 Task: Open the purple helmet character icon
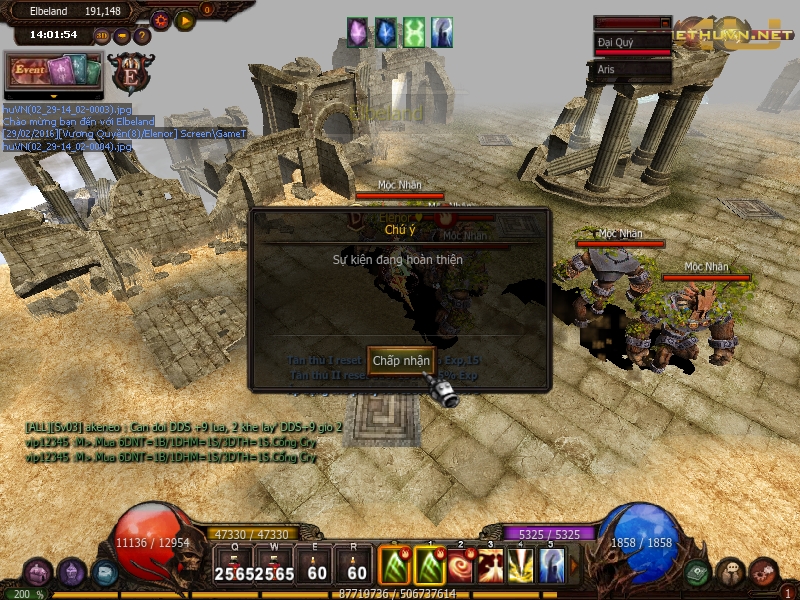tap(72, 574)
